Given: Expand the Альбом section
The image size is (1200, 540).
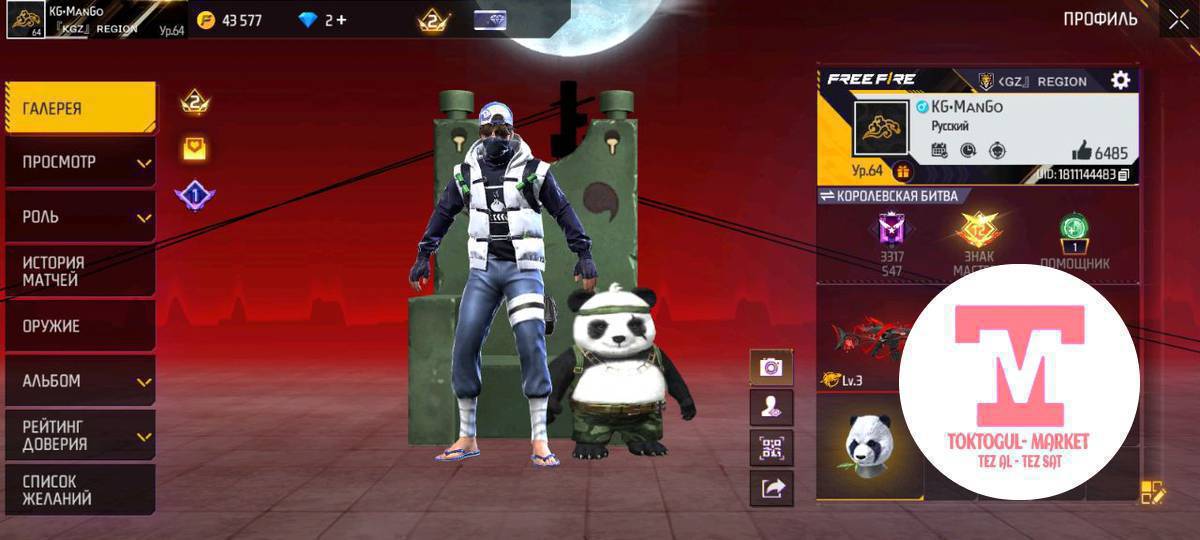Looking at the screenshot, I should point(79,381).
